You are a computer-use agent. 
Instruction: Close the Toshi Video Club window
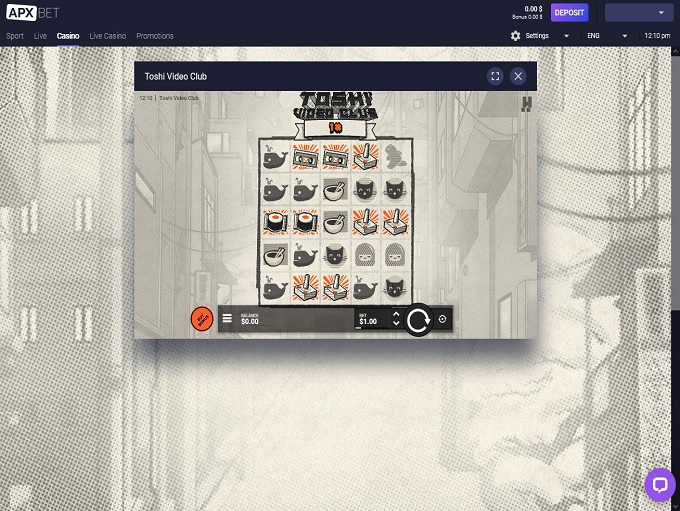point(518,76)
